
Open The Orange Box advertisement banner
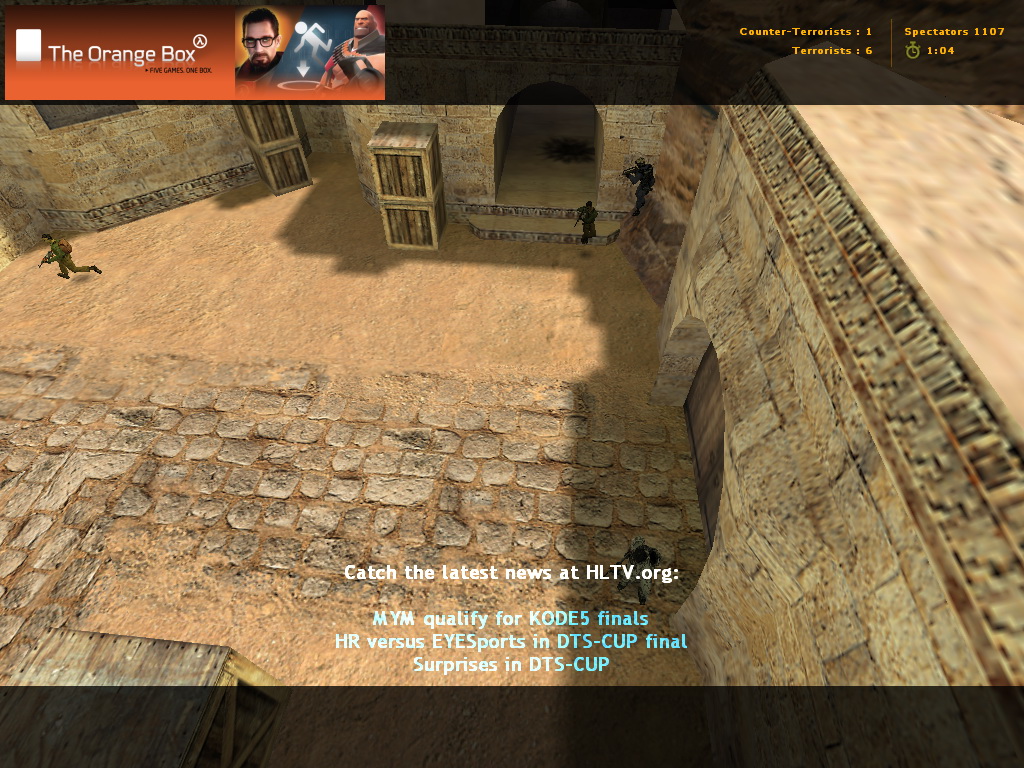(x=194, y=53)
